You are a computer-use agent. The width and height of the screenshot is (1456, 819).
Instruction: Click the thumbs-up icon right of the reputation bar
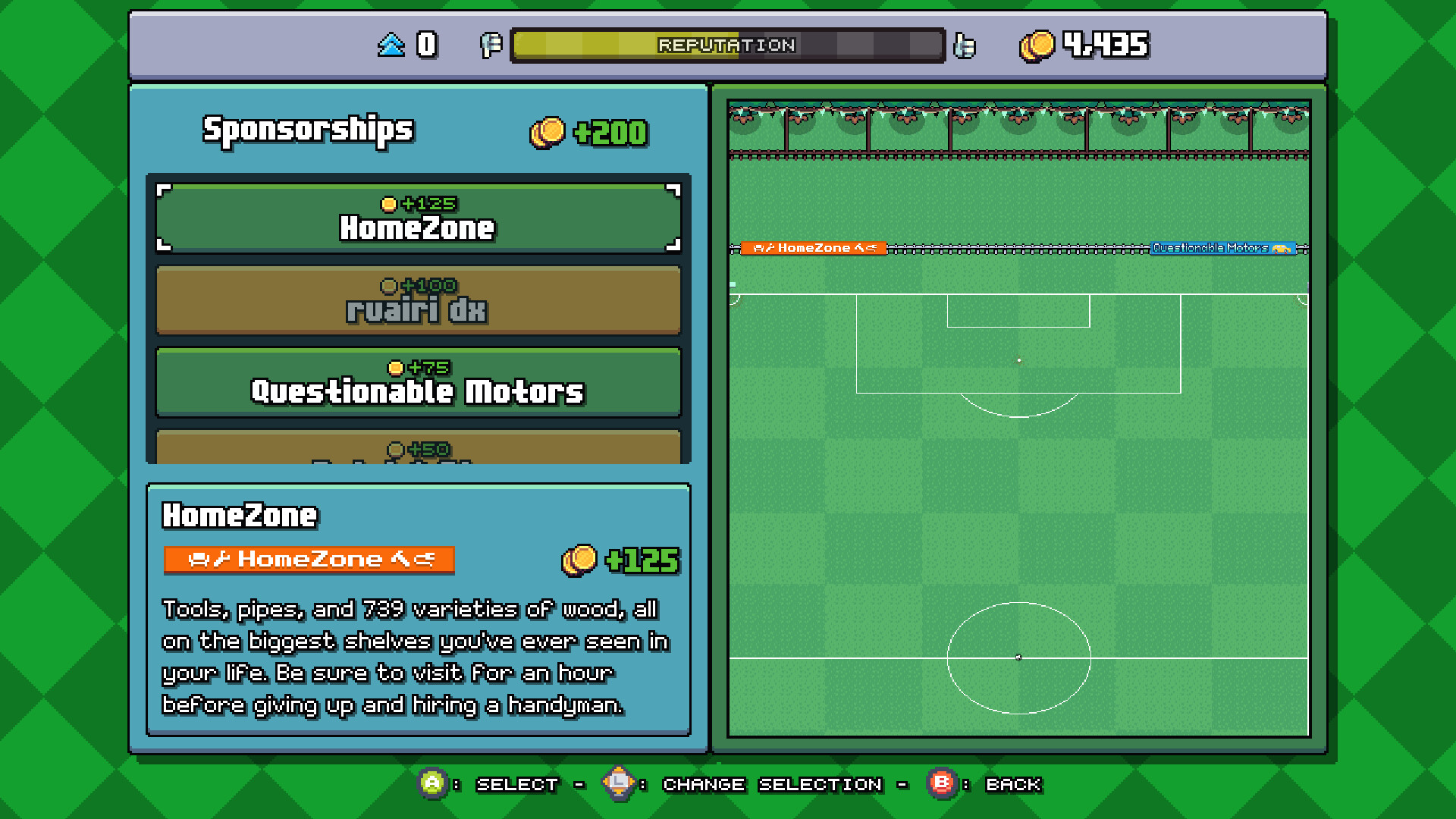coord(966,45)
